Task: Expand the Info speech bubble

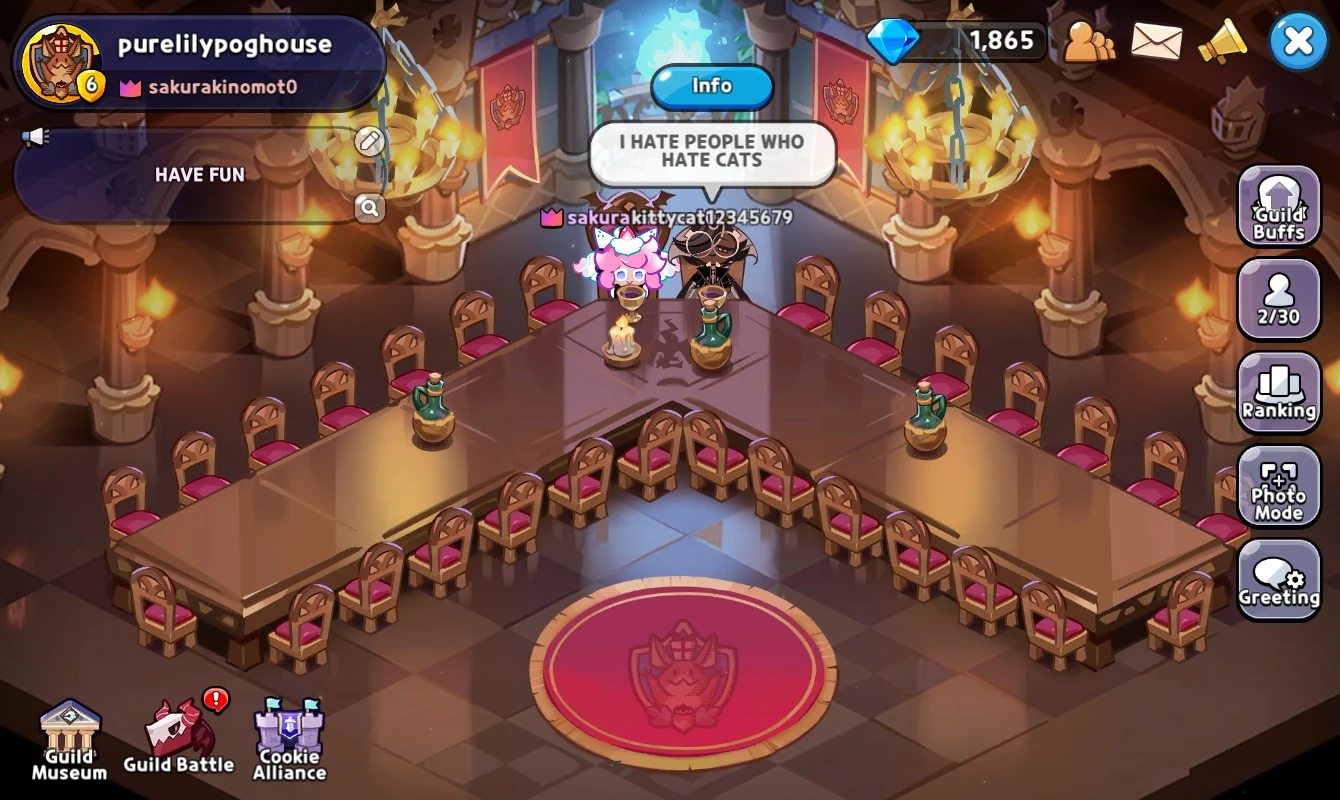Action: point(712,87)
